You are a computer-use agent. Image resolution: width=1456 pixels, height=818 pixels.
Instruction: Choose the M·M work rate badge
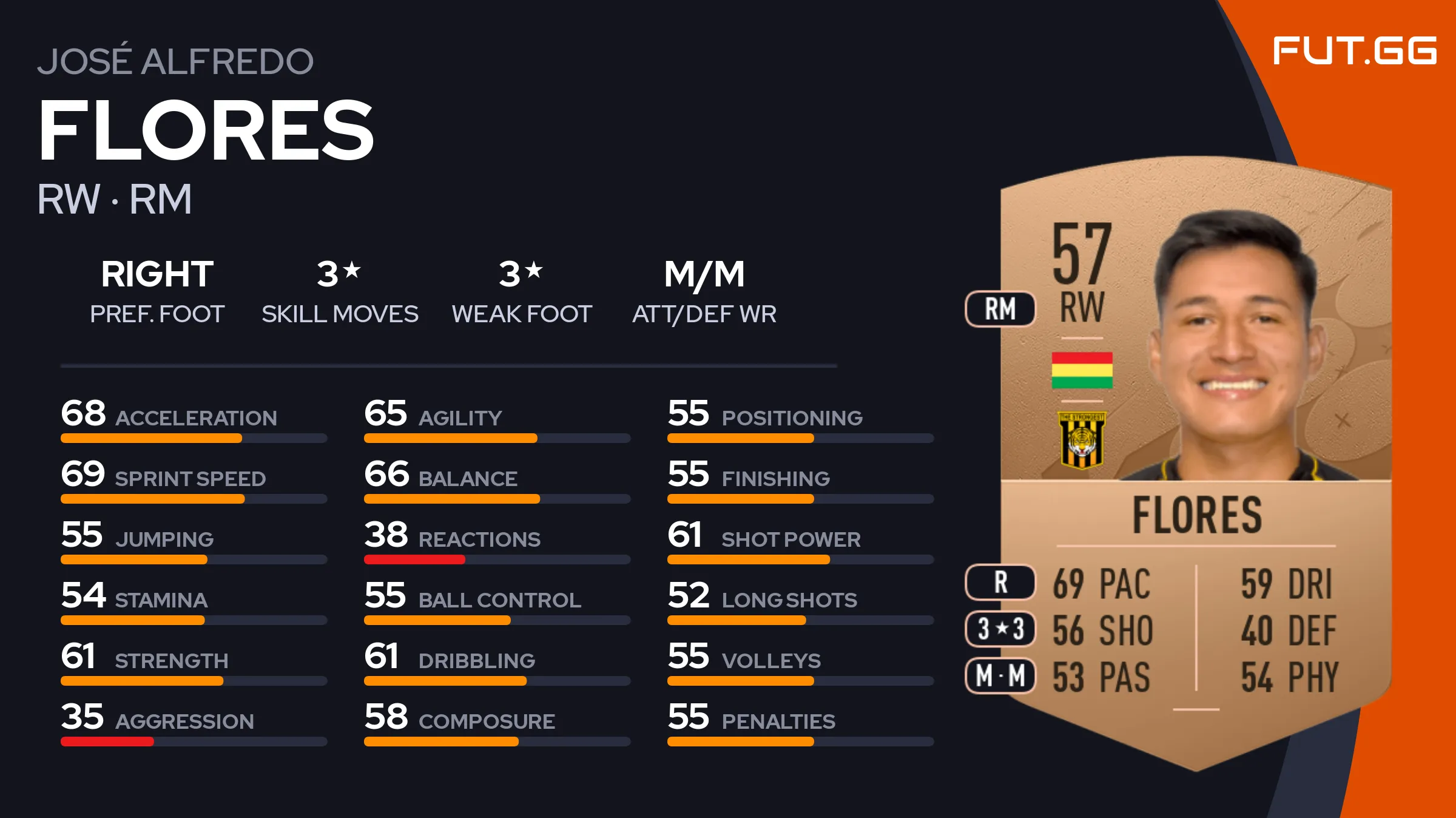point(1000,675)
